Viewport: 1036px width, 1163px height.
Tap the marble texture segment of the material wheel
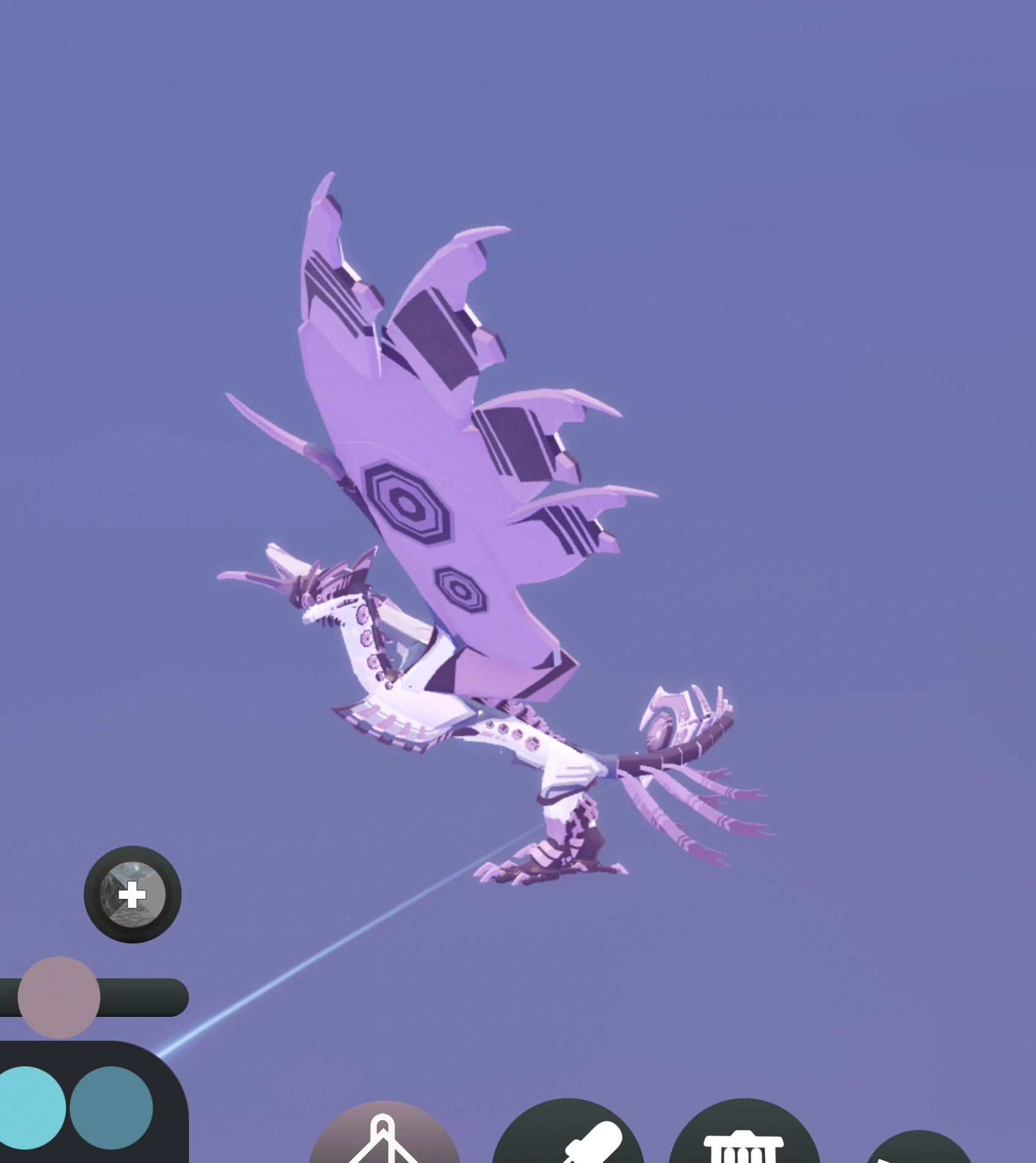(x=111, y=894)
